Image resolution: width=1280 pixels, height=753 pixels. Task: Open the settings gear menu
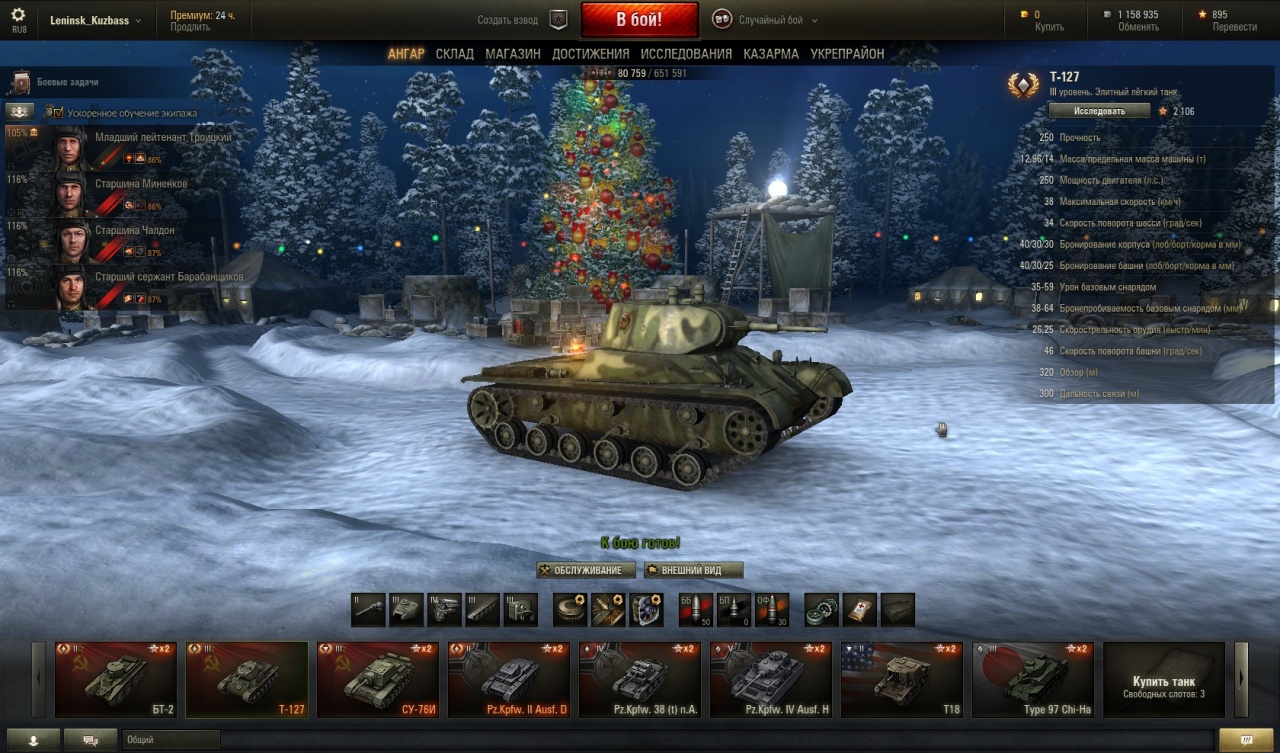click(x=17, y=15)
